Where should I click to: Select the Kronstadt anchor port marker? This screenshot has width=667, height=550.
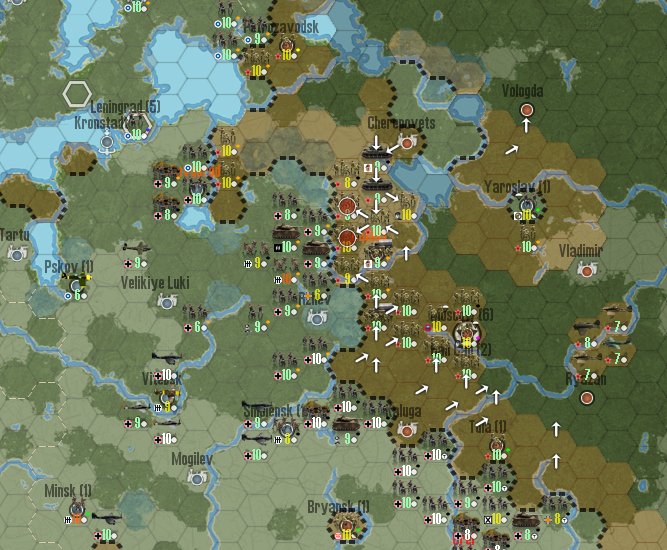[107, 142]
